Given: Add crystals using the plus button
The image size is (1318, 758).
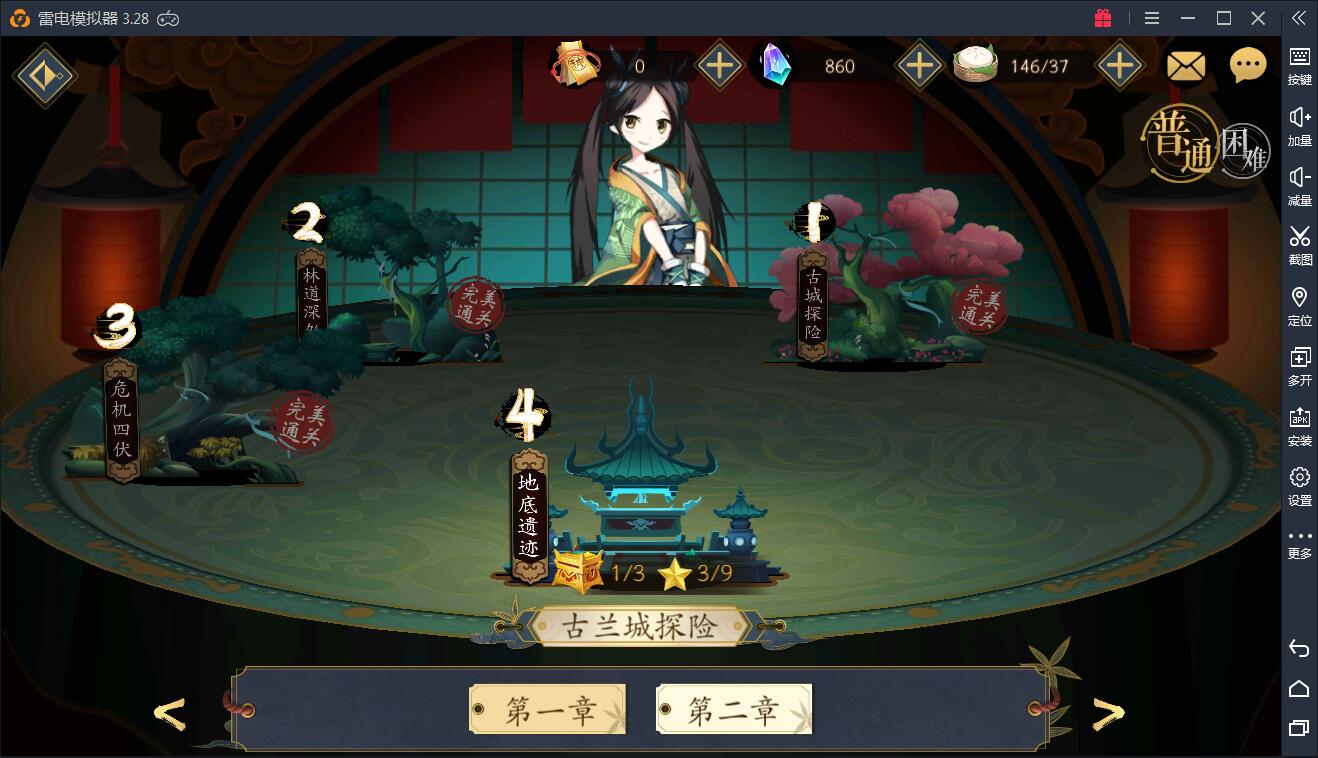Looking at the screenshot, I should pyautogui.click(x=919, y=67).
